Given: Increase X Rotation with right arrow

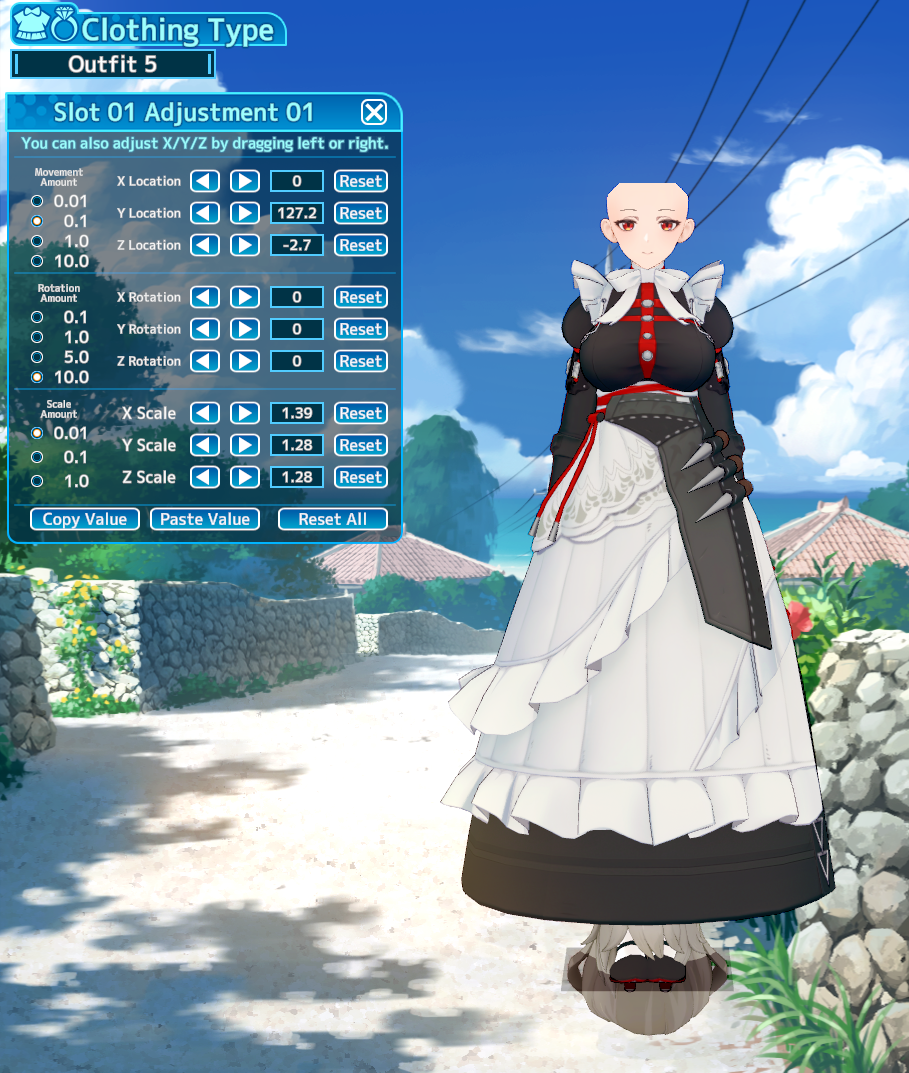Looking at the screenshot, I should 245,297.
